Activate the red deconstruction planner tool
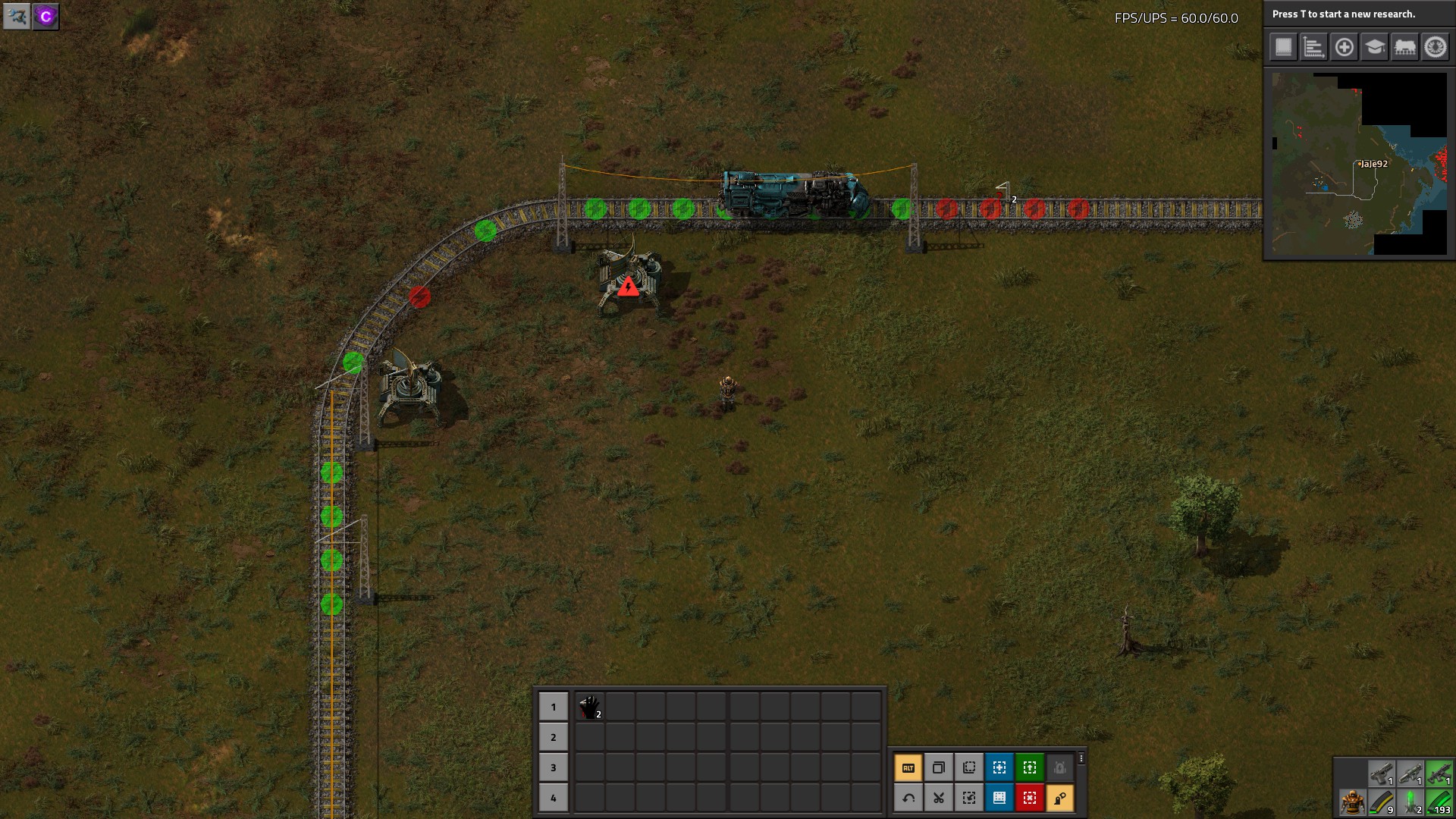 (x=1029, y=798)
